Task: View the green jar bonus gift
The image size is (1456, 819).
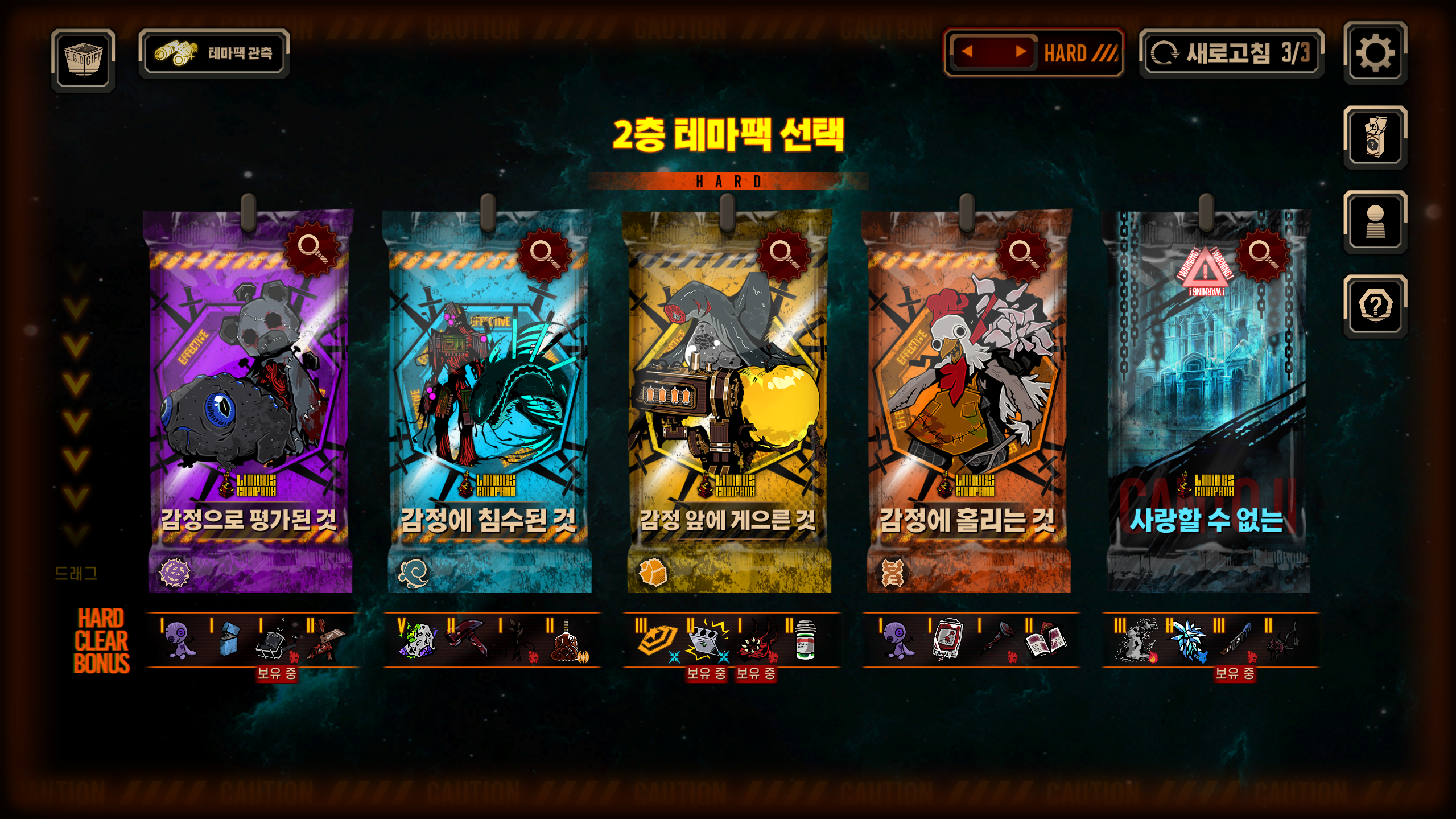Action: [x=805, y=640]
